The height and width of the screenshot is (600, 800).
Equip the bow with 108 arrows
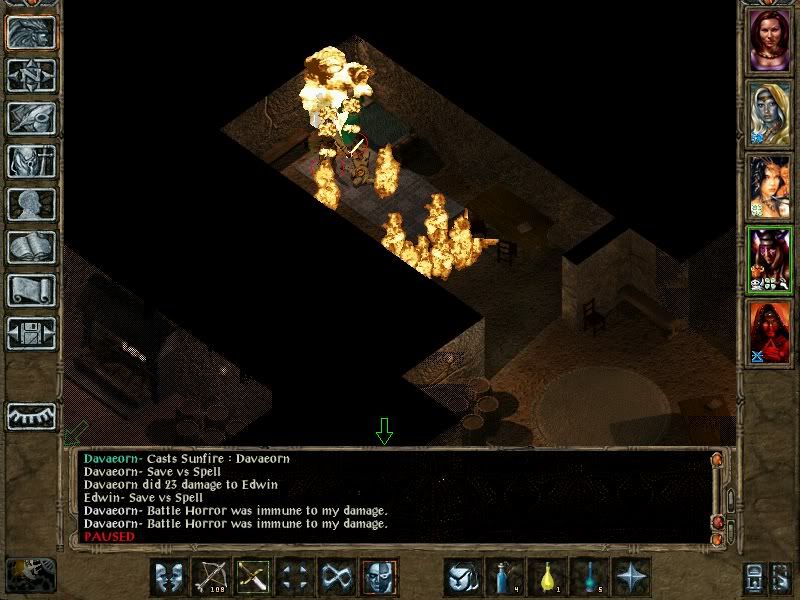tap(210, 577)
